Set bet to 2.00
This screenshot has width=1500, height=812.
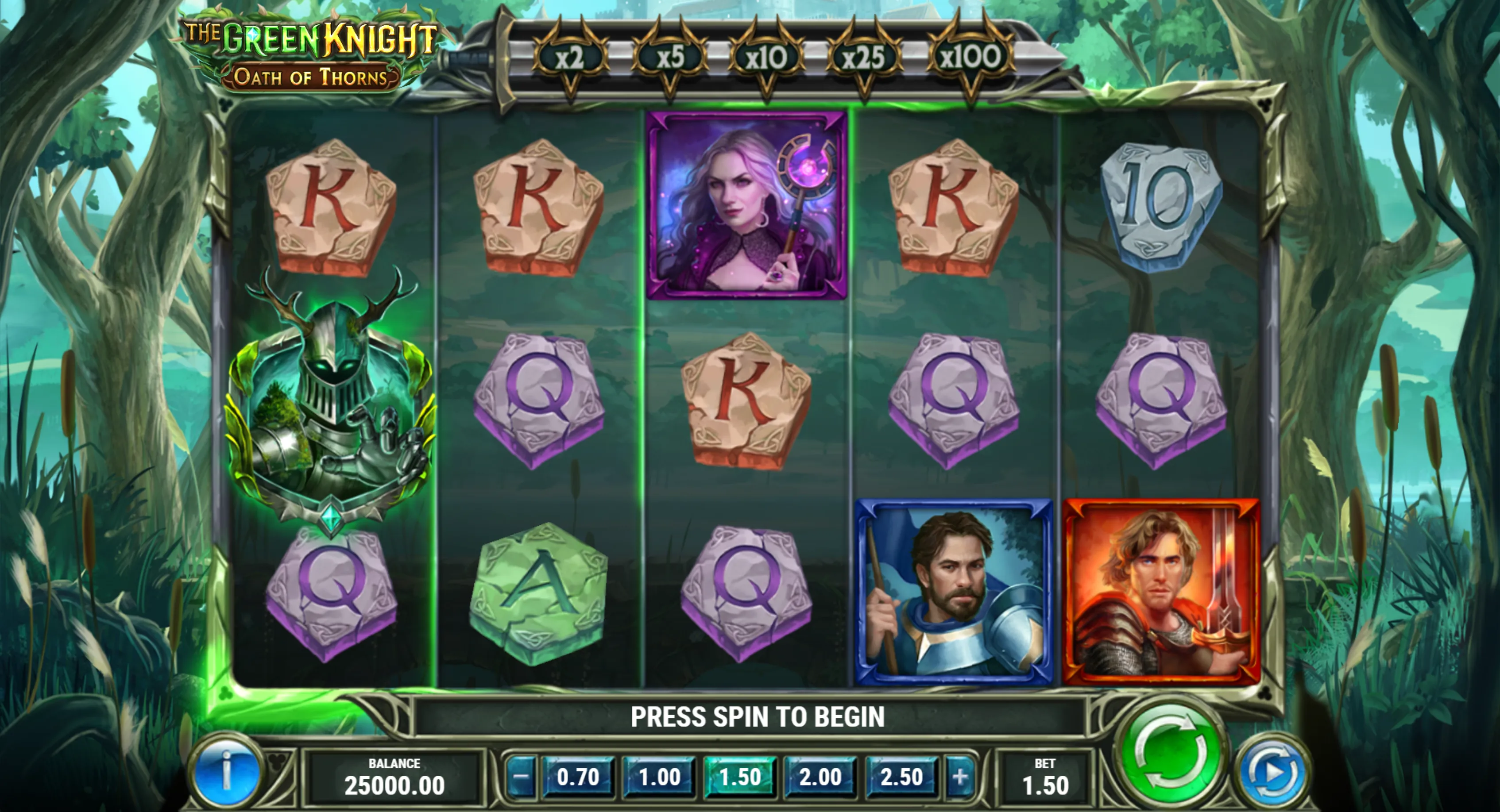coord(820,777)
